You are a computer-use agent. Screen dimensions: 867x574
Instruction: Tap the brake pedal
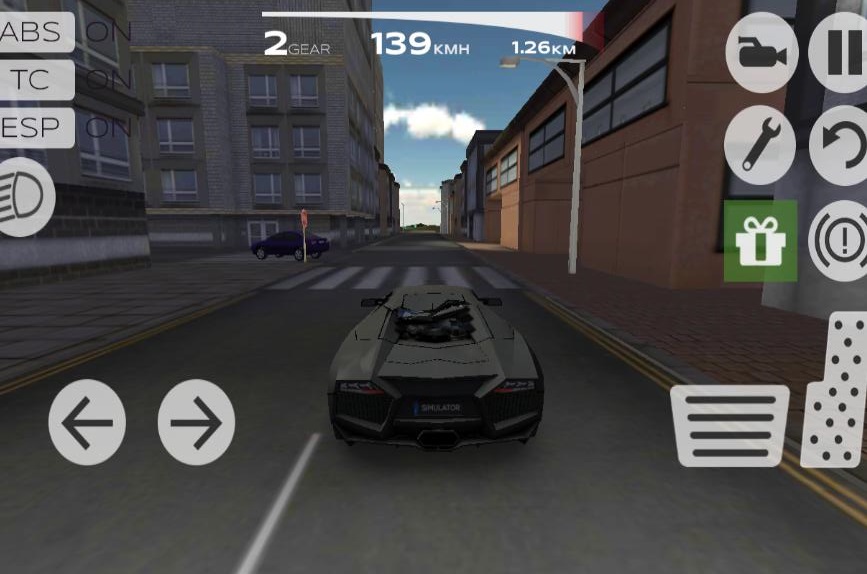(x=728, y=425)
